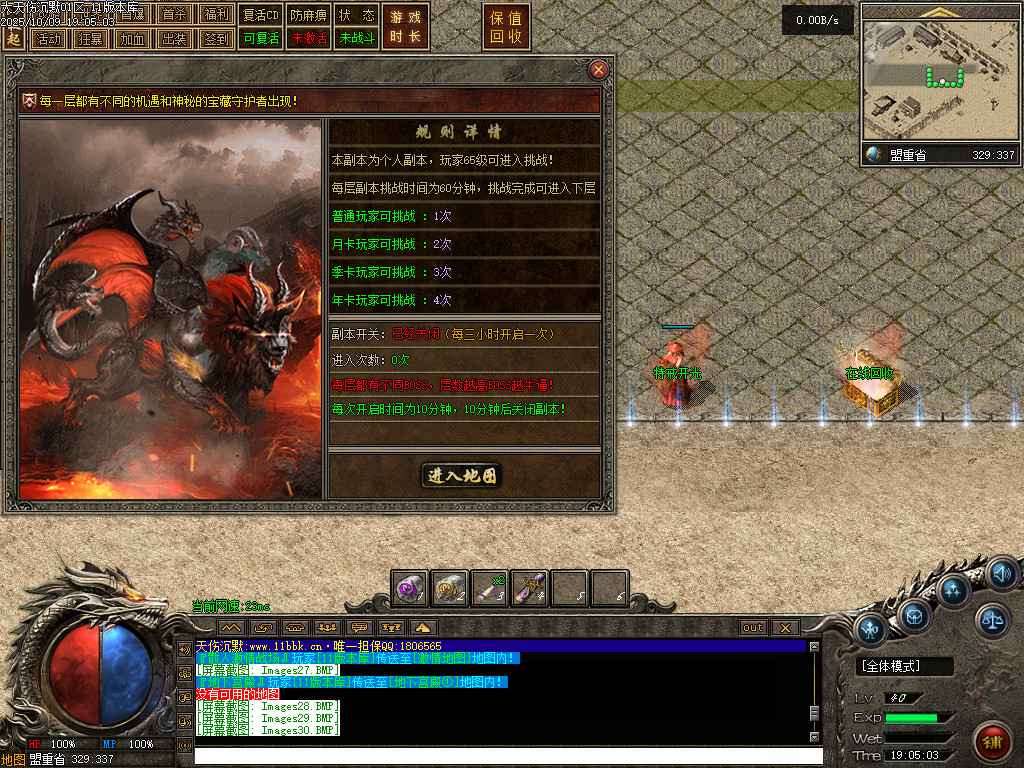Viewport: 1024px width, 768px height.
Task: Click the 进入地图 enter map button
Action: 462,476
